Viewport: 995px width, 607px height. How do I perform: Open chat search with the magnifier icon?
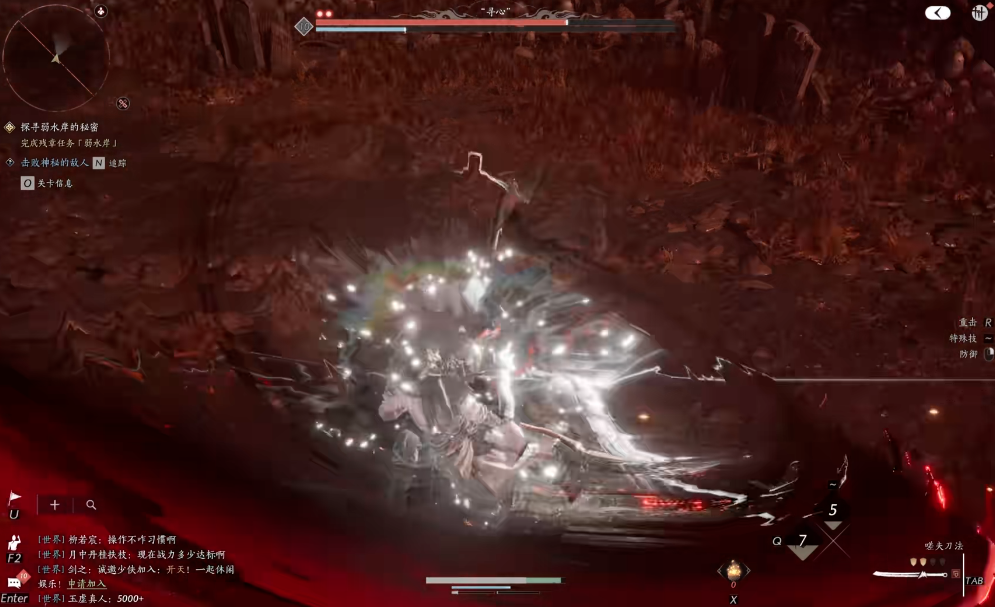(x=91, y=505)
